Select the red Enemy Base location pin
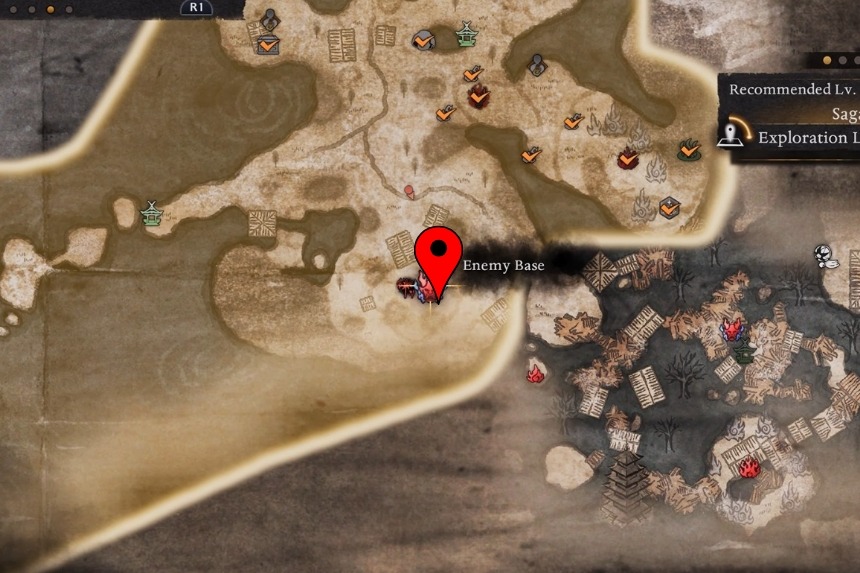Image resolution: width=860 pixels, height=573 pixels. 437,254
